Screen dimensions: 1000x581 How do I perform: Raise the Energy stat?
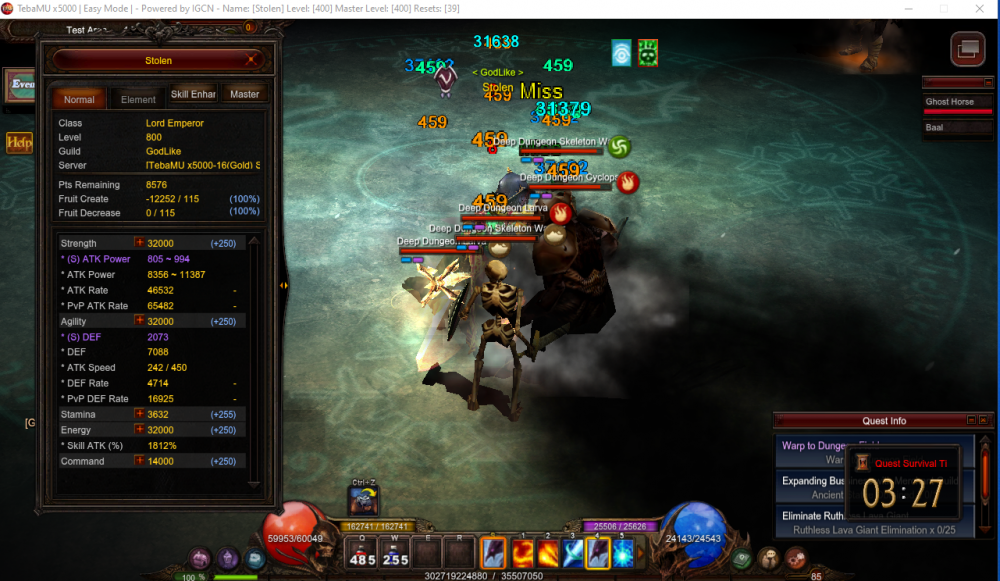[x=140, y=430]
